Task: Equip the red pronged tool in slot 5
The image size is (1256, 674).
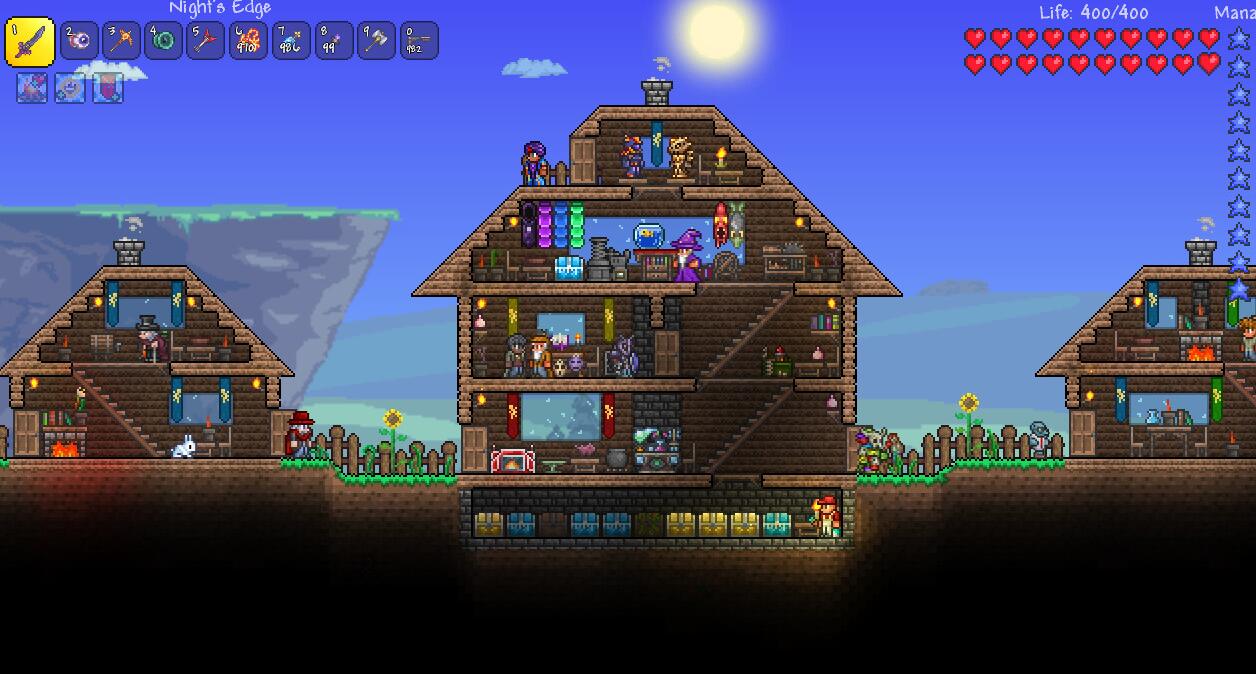Action: pos(205,41)
